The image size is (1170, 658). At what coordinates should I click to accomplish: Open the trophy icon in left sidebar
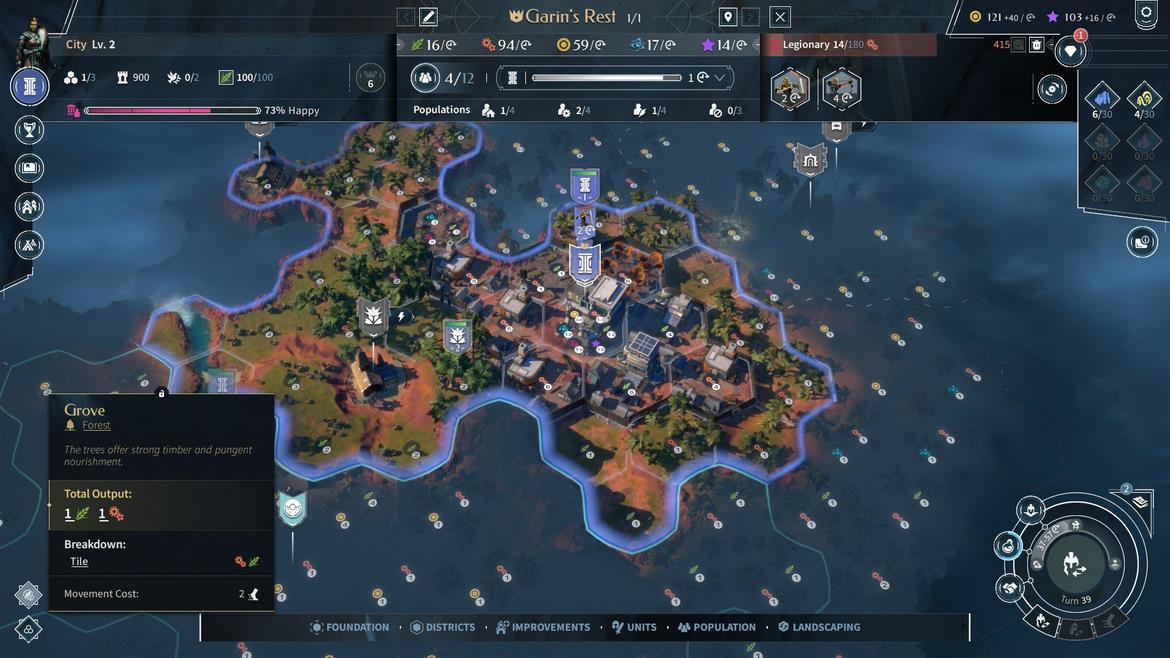tap(30, 129)
